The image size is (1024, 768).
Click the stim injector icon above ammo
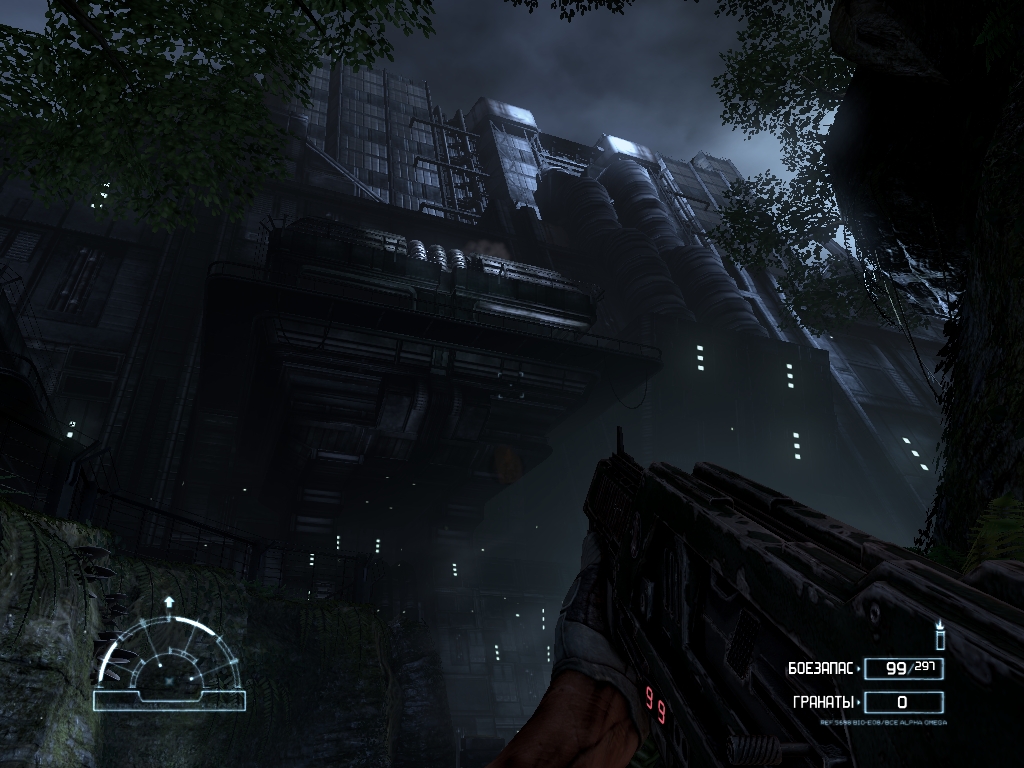(x=939, y=635)
